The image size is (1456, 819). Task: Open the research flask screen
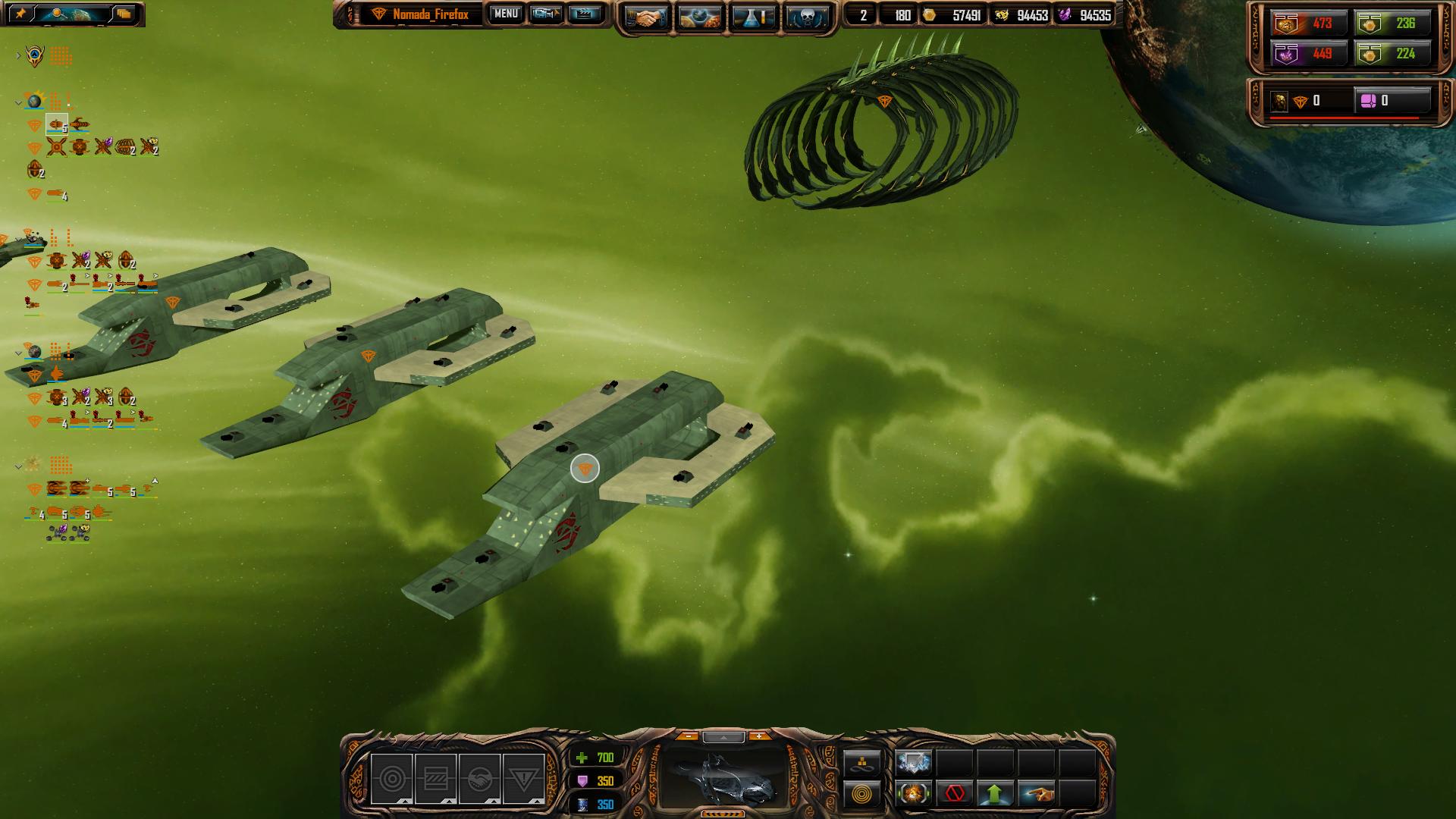pos(753,17)
